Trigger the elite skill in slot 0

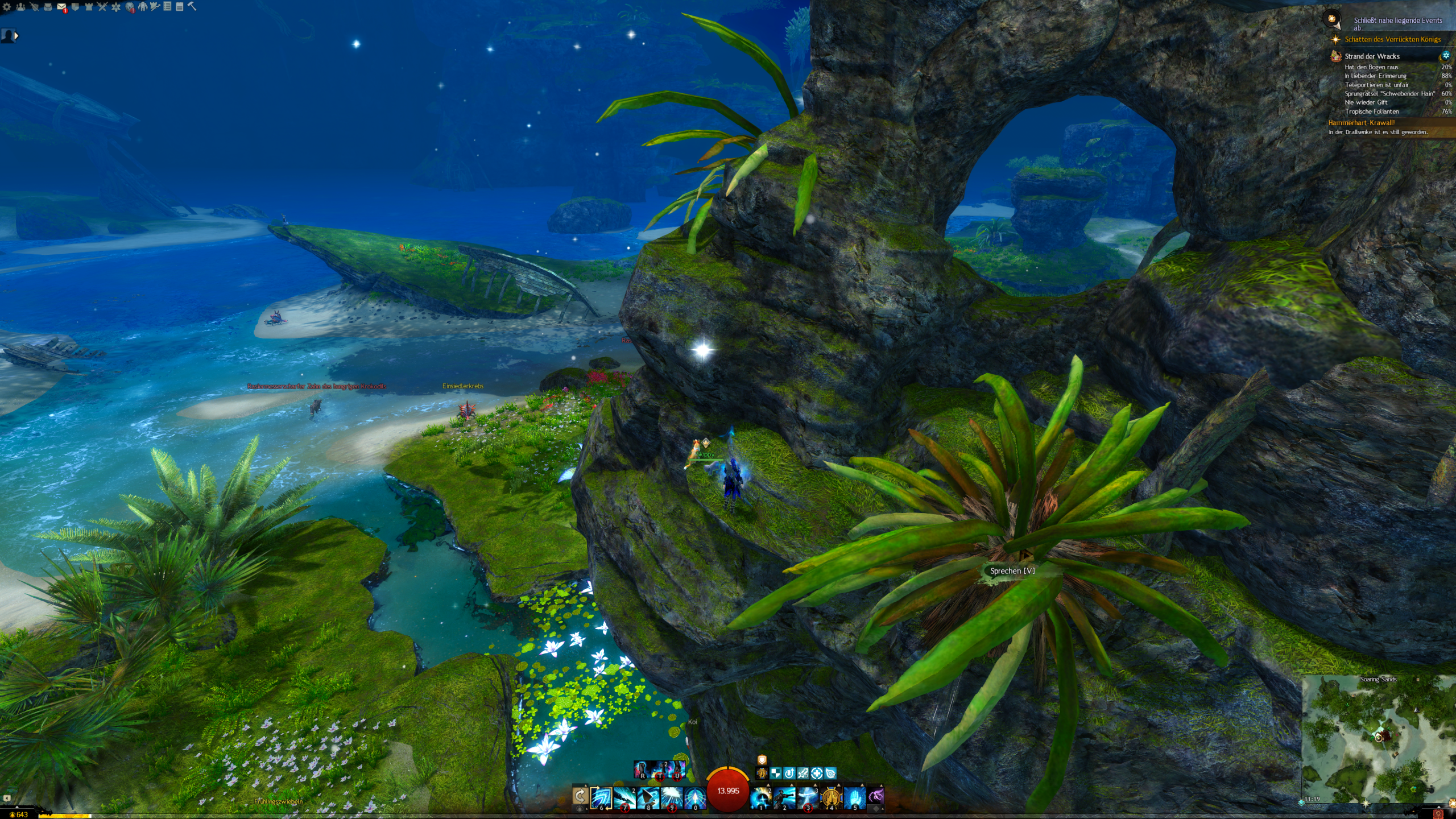695,798
